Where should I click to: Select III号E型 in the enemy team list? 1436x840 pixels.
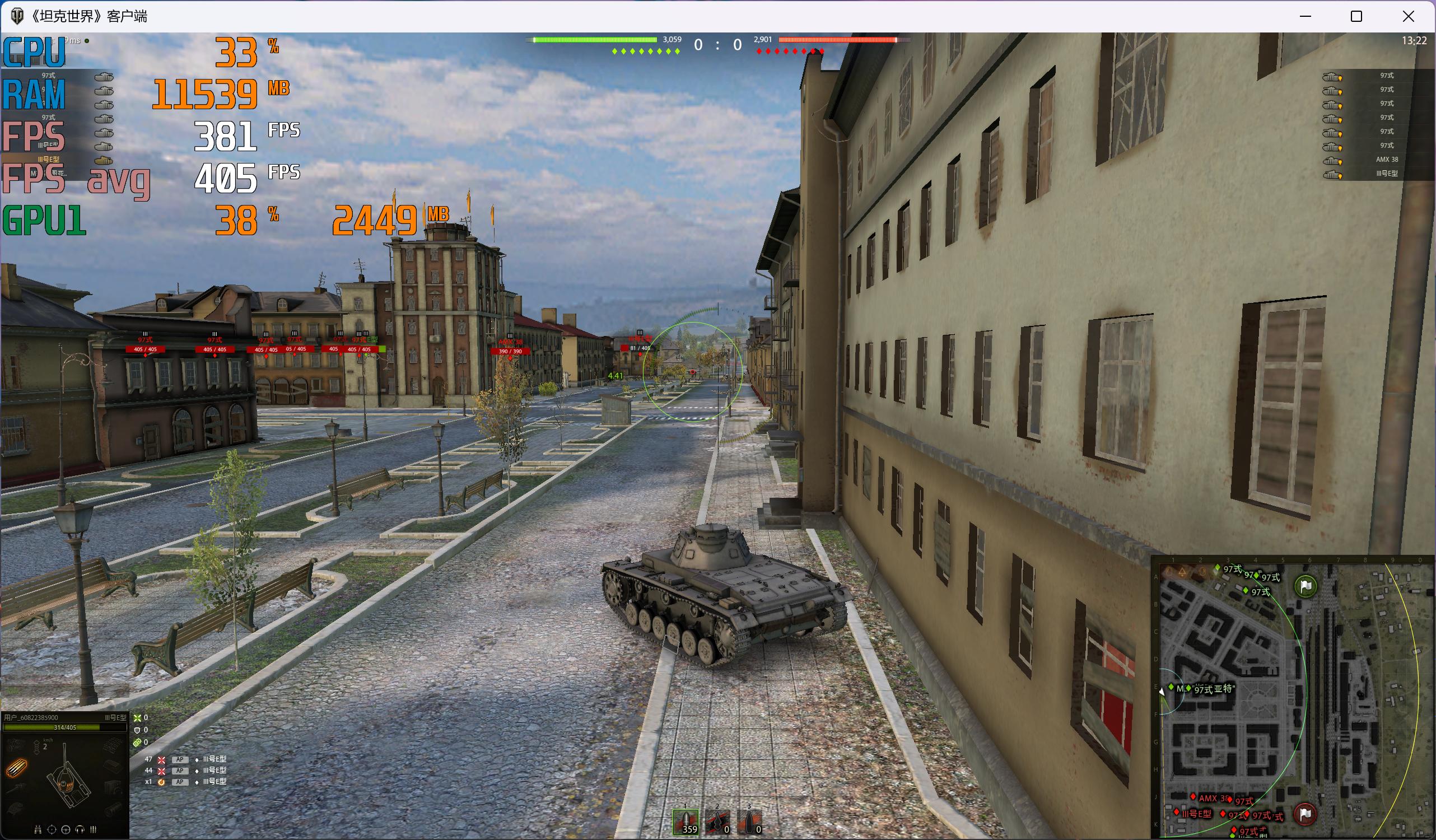(x=1386, y=174)
